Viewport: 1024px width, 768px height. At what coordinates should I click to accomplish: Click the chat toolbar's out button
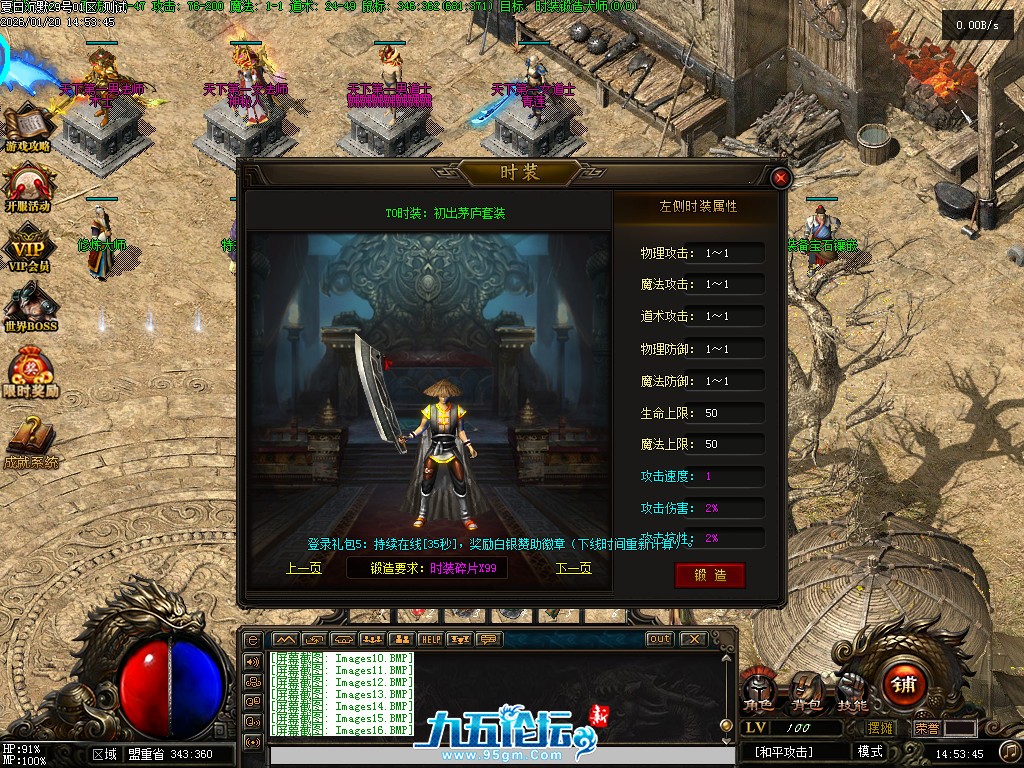click(660, 639)
